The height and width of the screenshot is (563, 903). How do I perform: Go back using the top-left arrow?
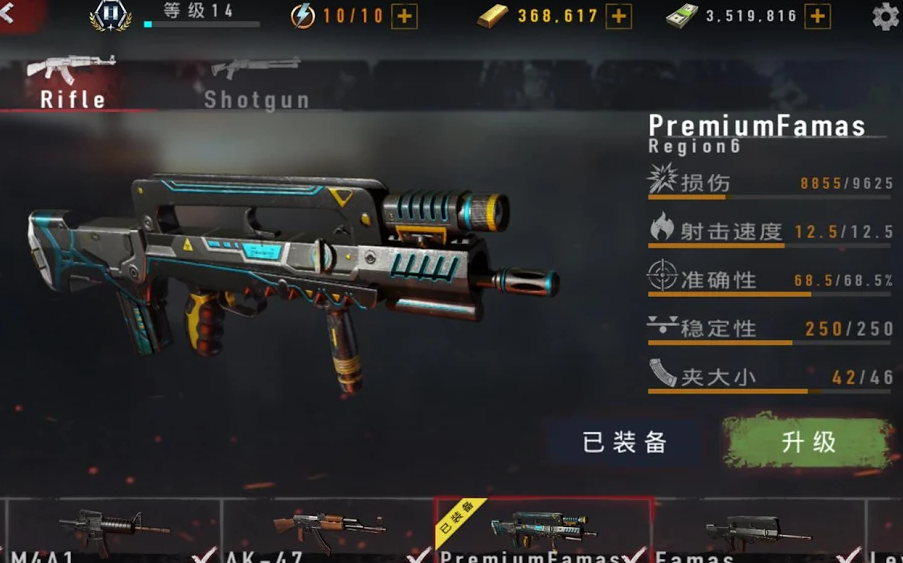(x=8, y=13)
